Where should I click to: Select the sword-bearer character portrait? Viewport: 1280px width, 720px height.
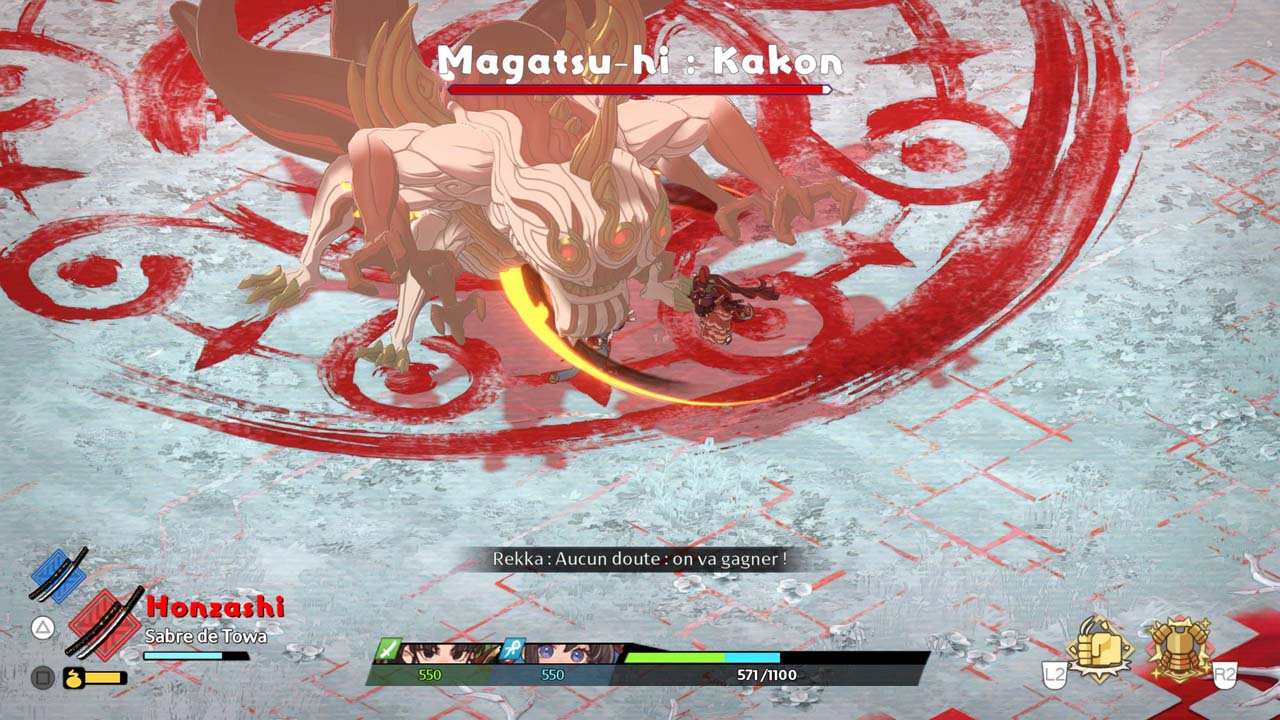(x=440, y=654)
